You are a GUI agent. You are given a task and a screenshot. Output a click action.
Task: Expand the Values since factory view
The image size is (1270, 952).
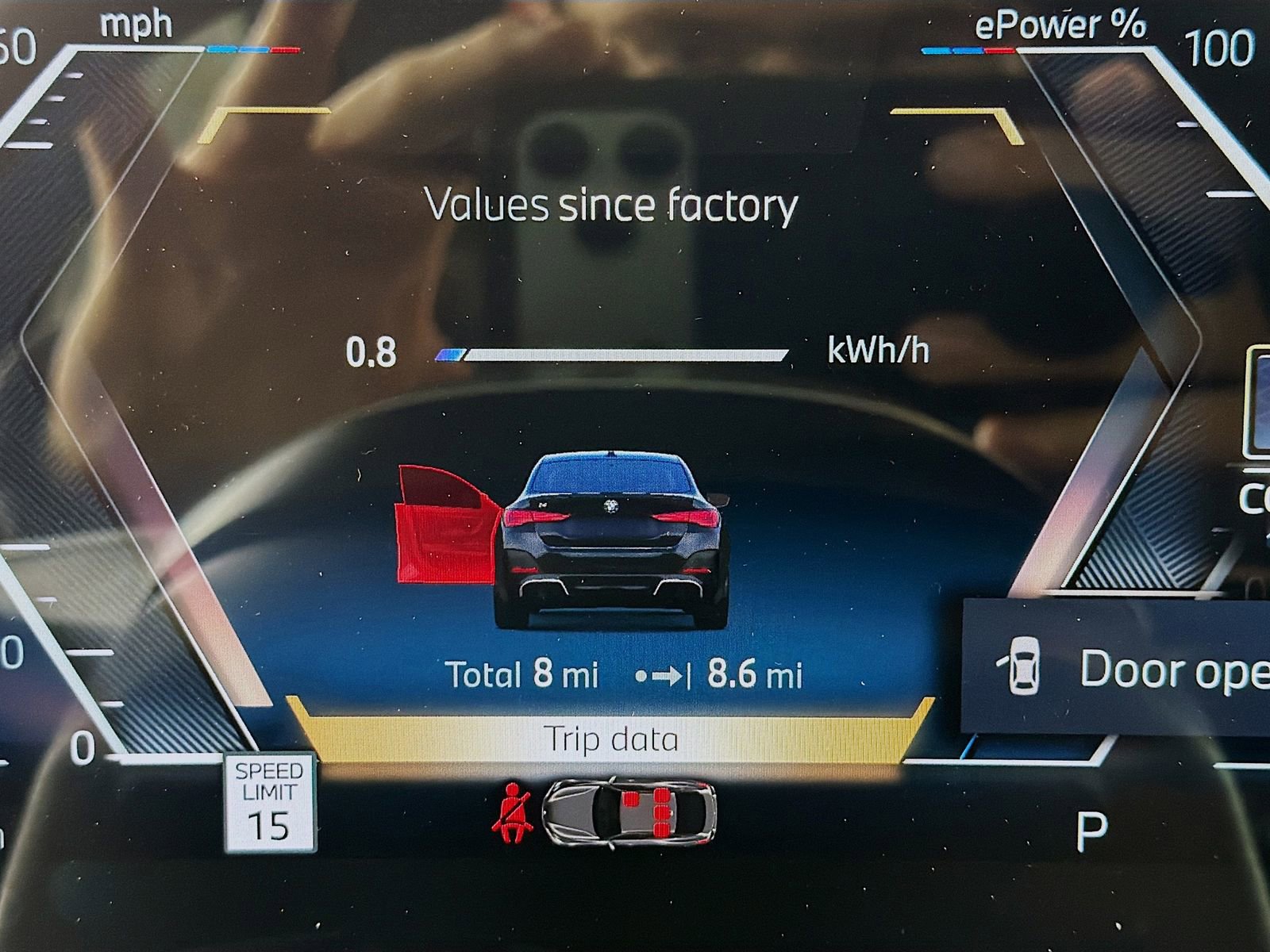[610, 206]
